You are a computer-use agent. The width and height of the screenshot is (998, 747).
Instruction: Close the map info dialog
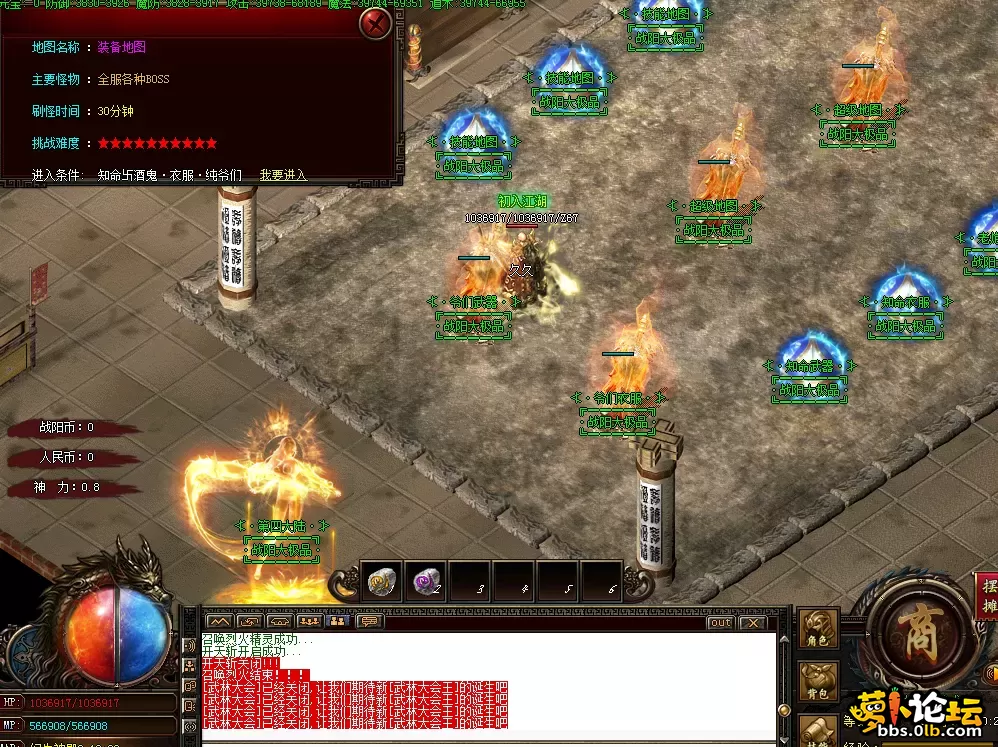tap(375, 22)
